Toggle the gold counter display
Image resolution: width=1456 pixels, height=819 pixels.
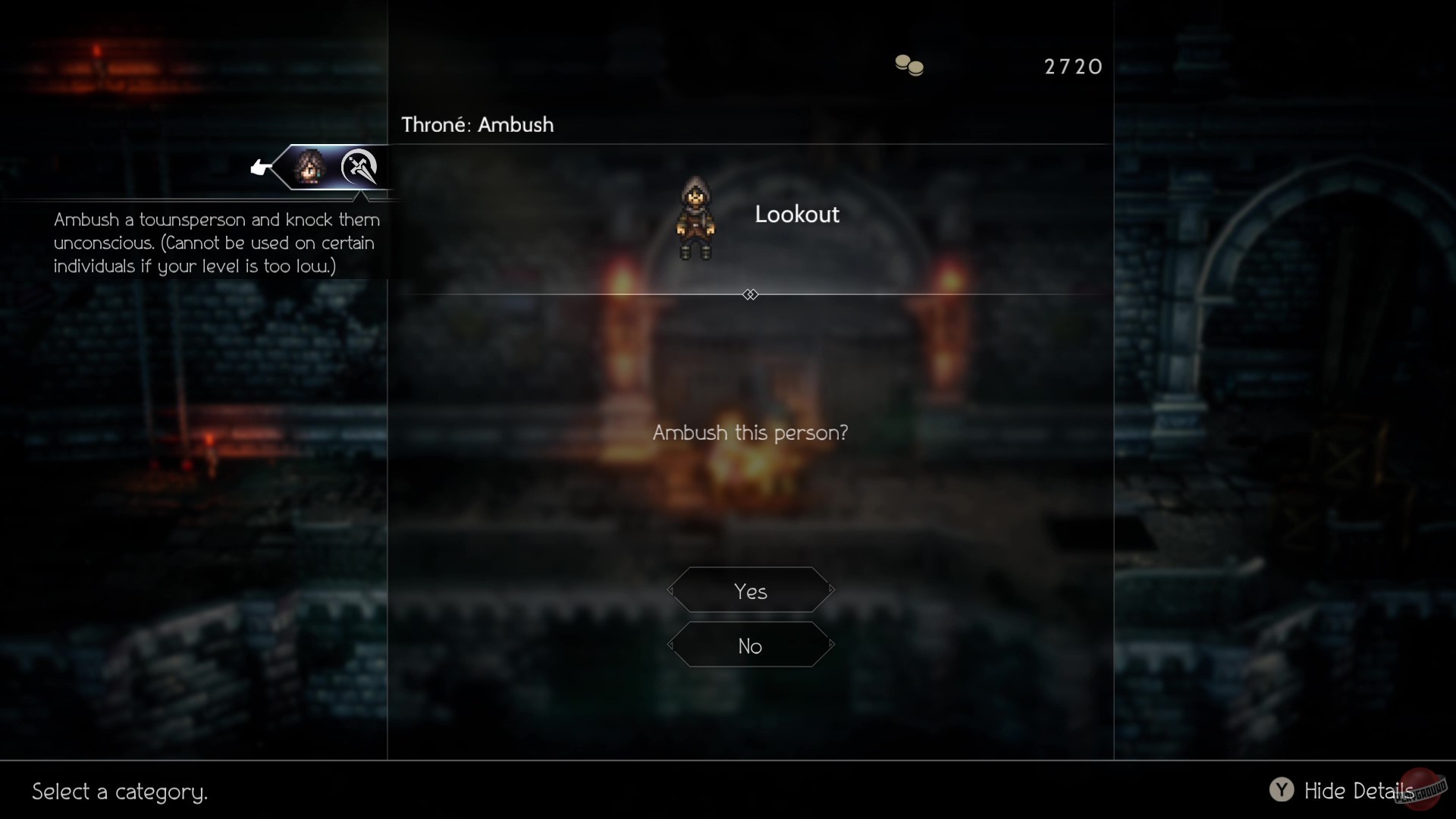click(x=1073, y=67)
